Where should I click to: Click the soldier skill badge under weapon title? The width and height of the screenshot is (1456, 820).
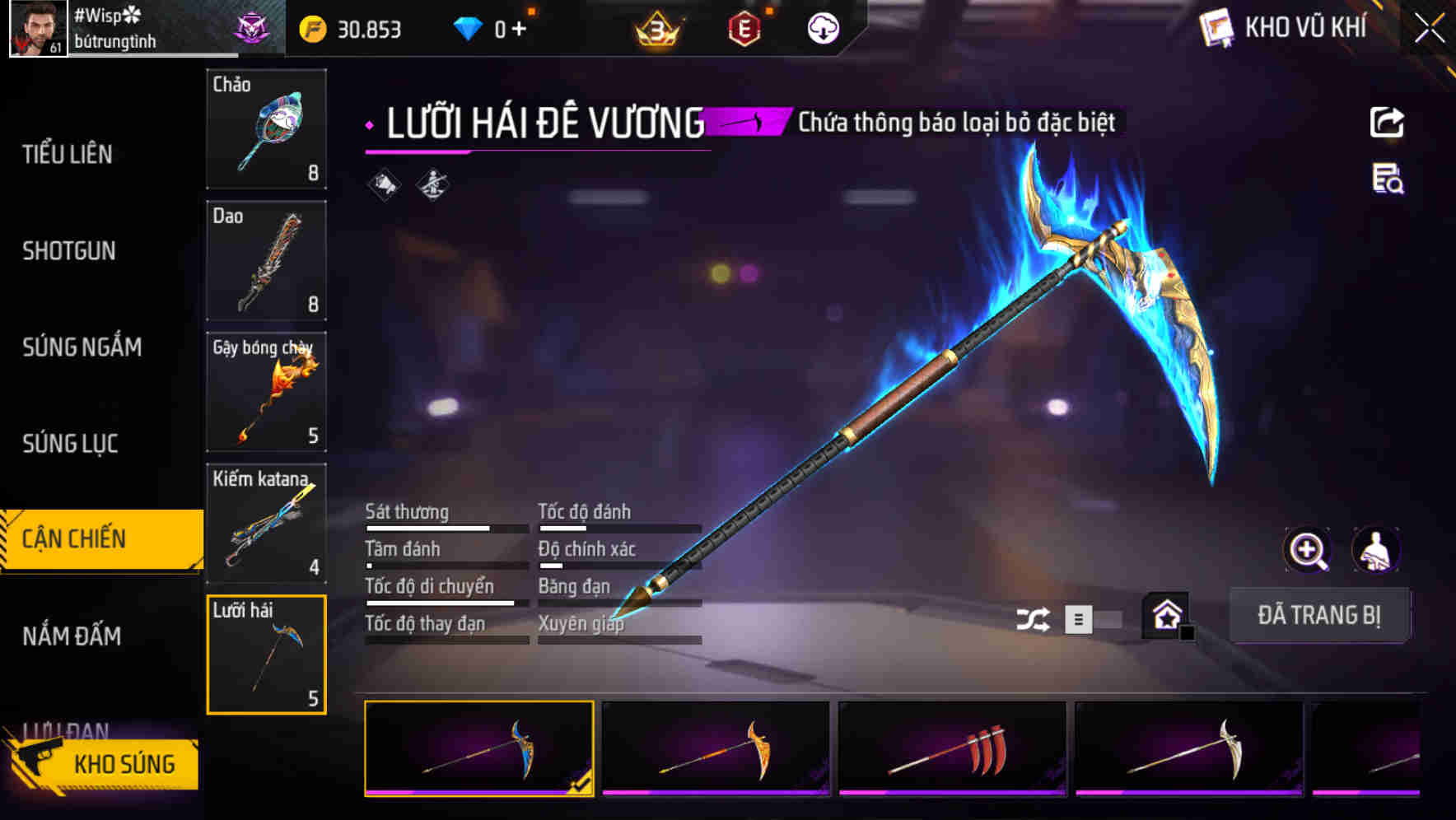pos(432,184)
